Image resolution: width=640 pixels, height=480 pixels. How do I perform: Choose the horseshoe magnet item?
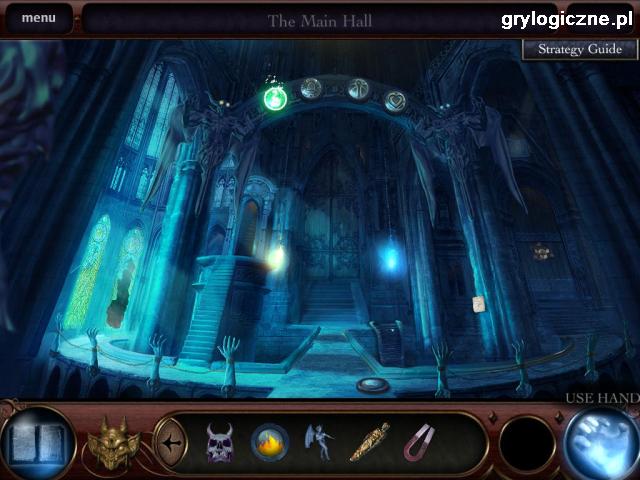coord(420,441)
